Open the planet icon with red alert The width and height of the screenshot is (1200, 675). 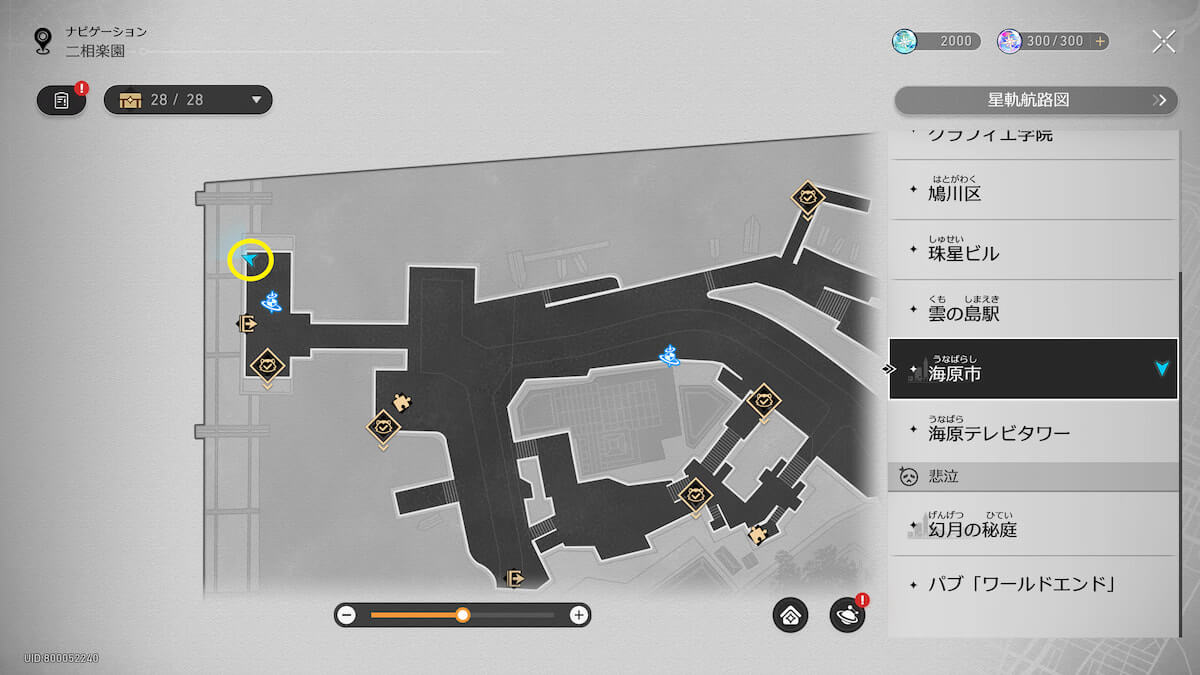click(847, 616)
